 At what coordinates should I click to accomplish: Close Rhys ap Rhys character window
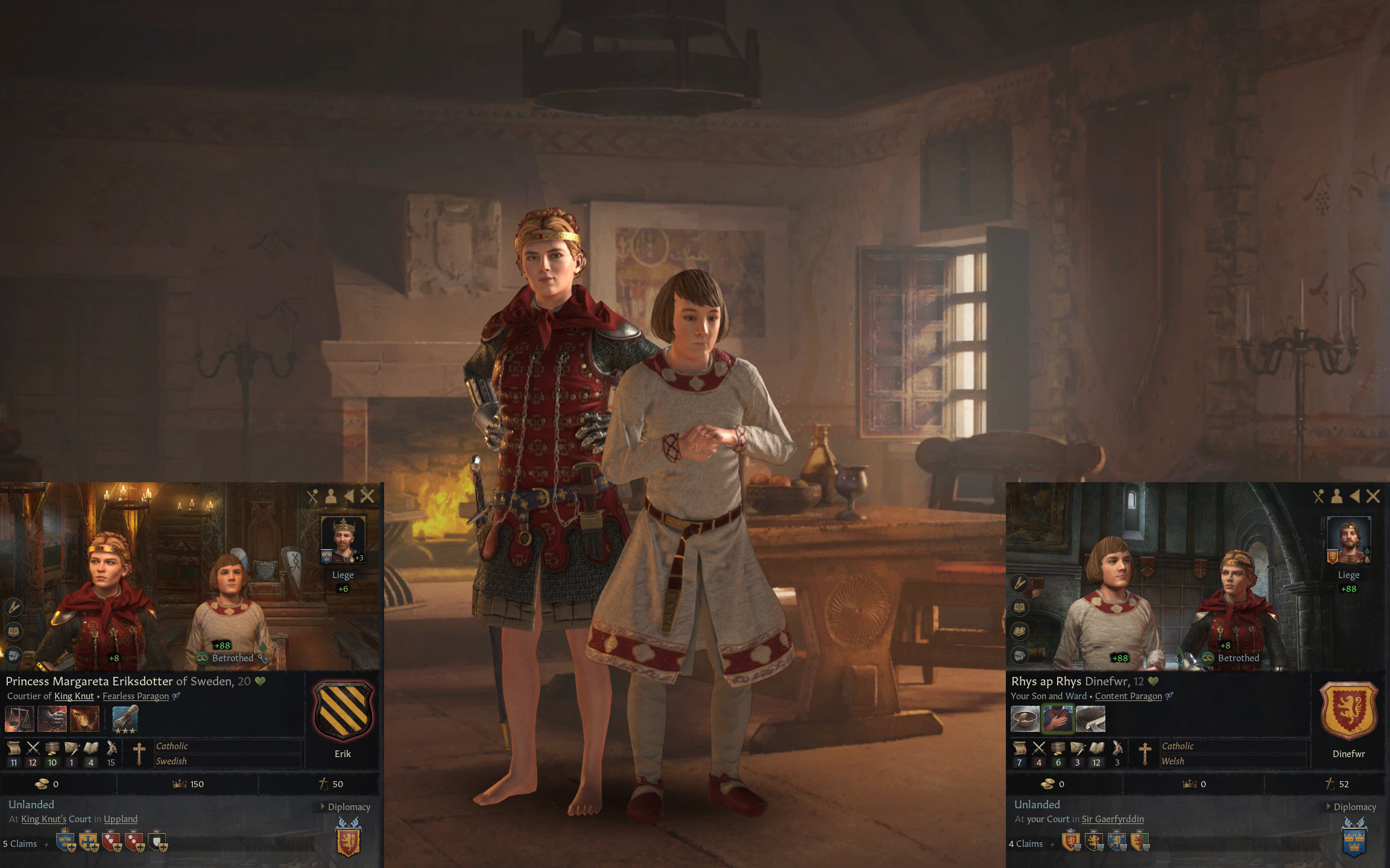(1373, 496)
